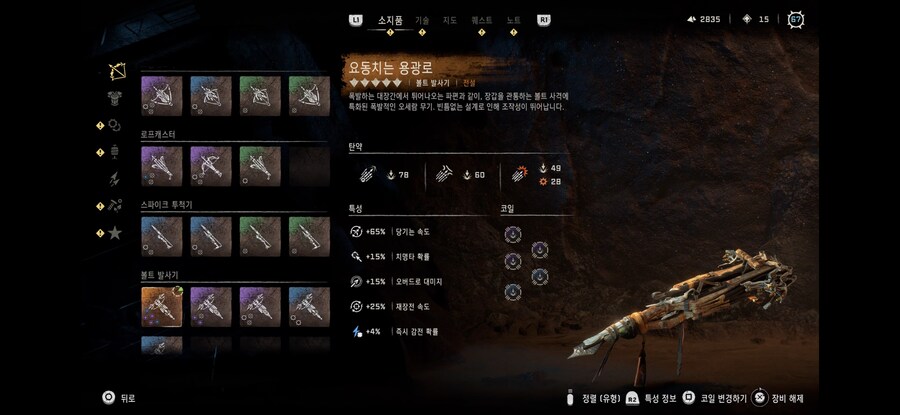Select the explosive bolt ammo icon

(x=521, y=174)
